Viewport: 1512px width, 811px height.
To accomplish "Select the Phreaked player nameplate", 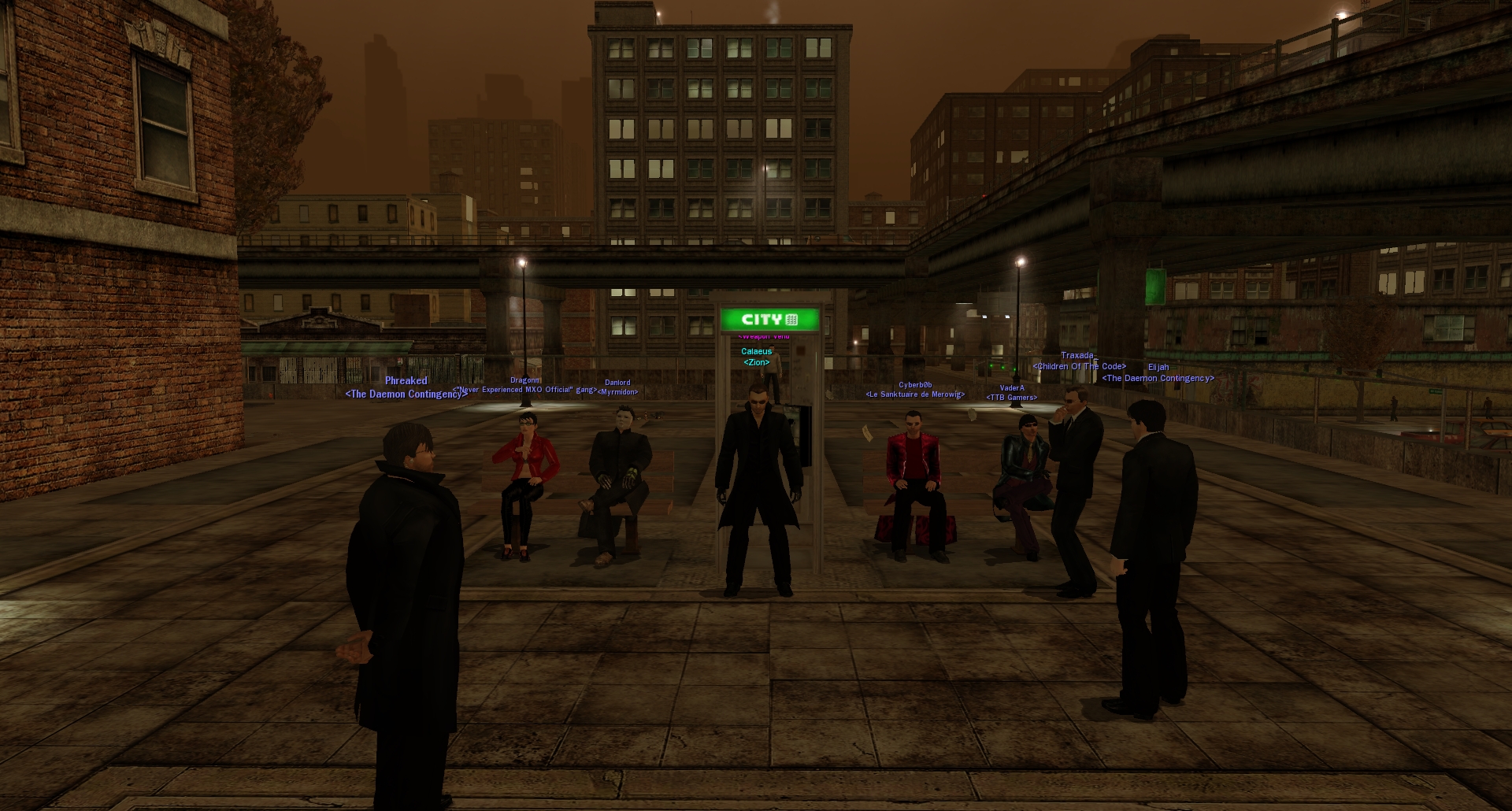I will [x=406, y=381].
